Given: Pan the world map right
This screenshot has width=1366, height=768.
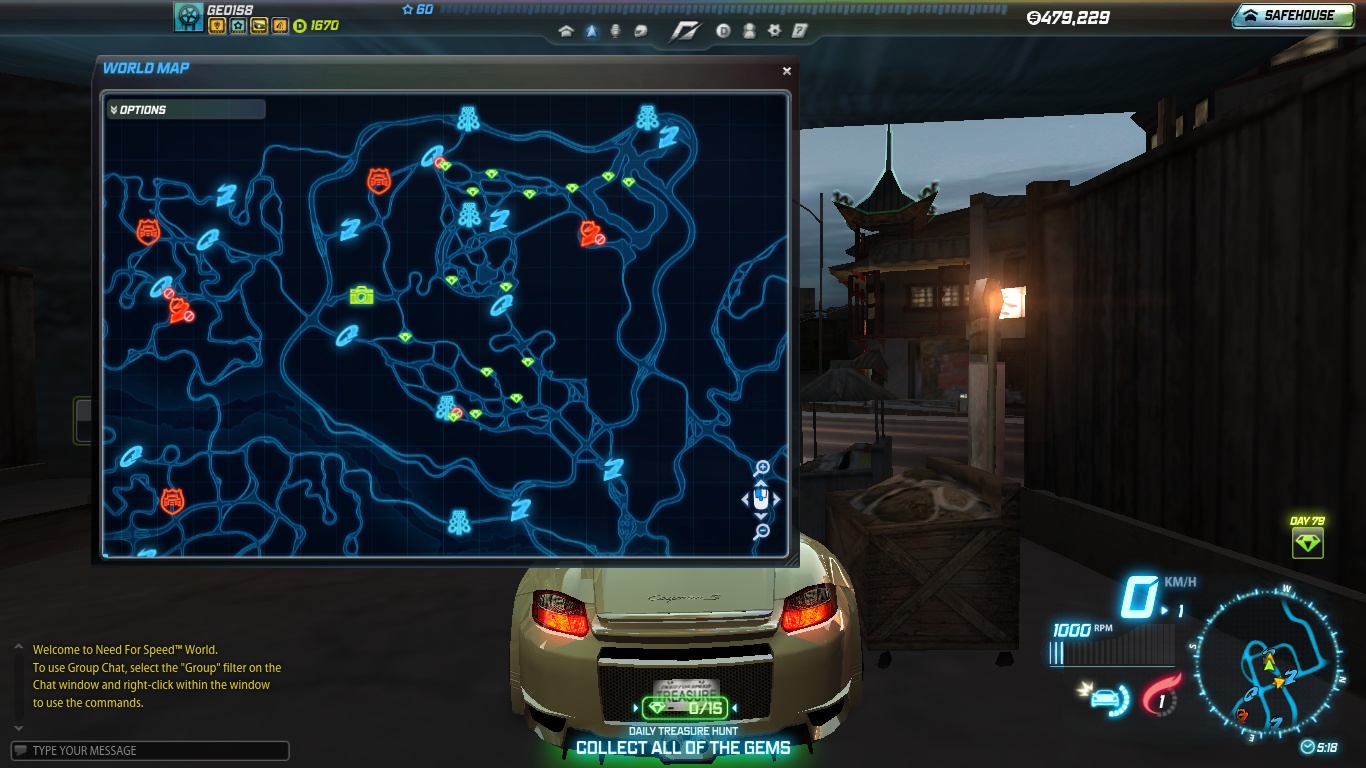Looking at the screenshot, I should (777, 499).
